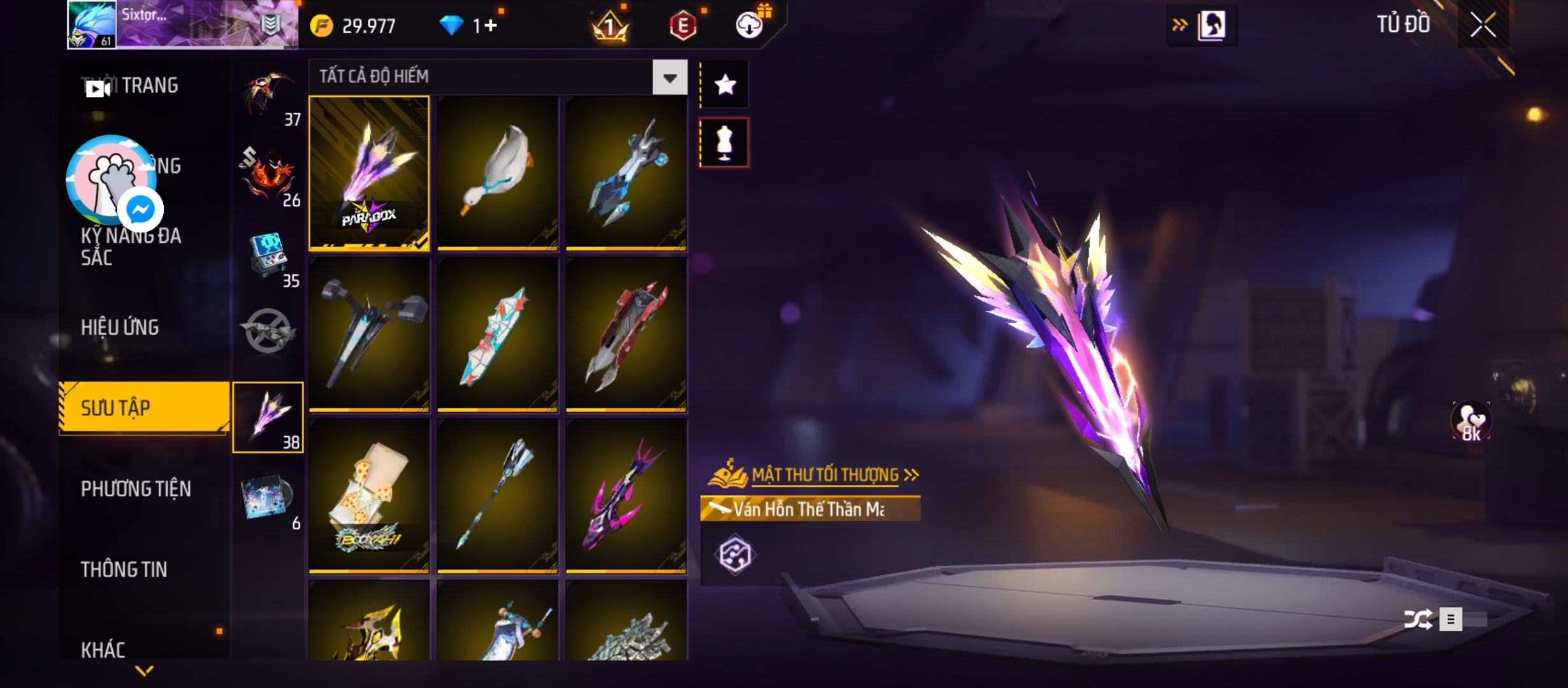Toggle the shuffle random icon
The height and width of the screenshot is (688, 1568).
1418,619
